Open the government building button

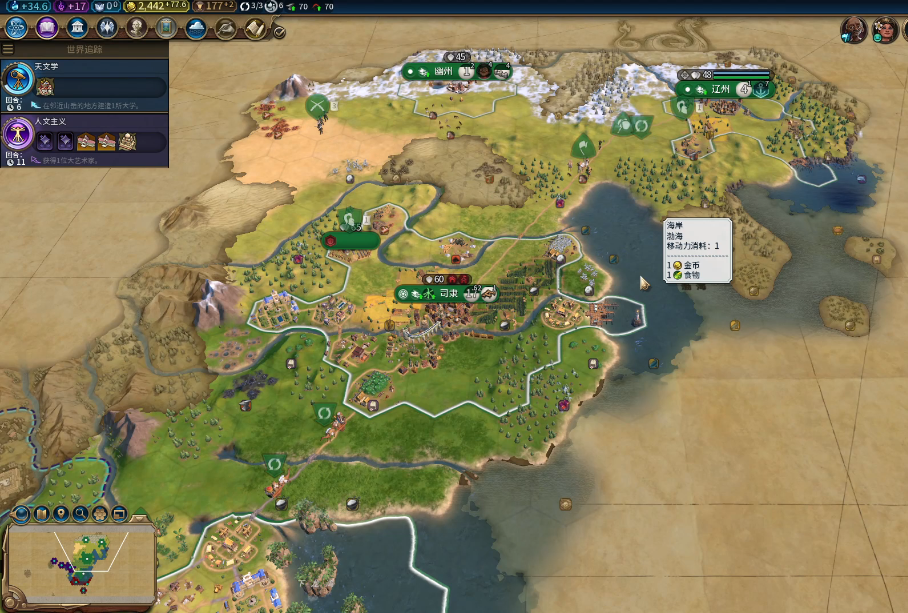(x=76, y=27)
